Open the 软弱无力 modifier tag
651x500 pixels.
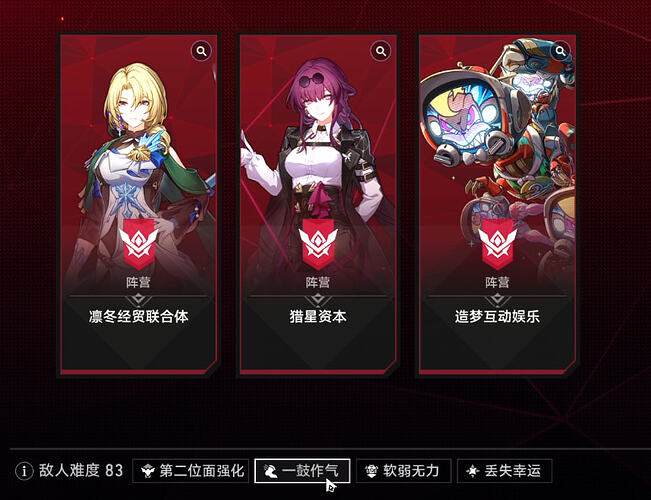[x=403, y=470]
